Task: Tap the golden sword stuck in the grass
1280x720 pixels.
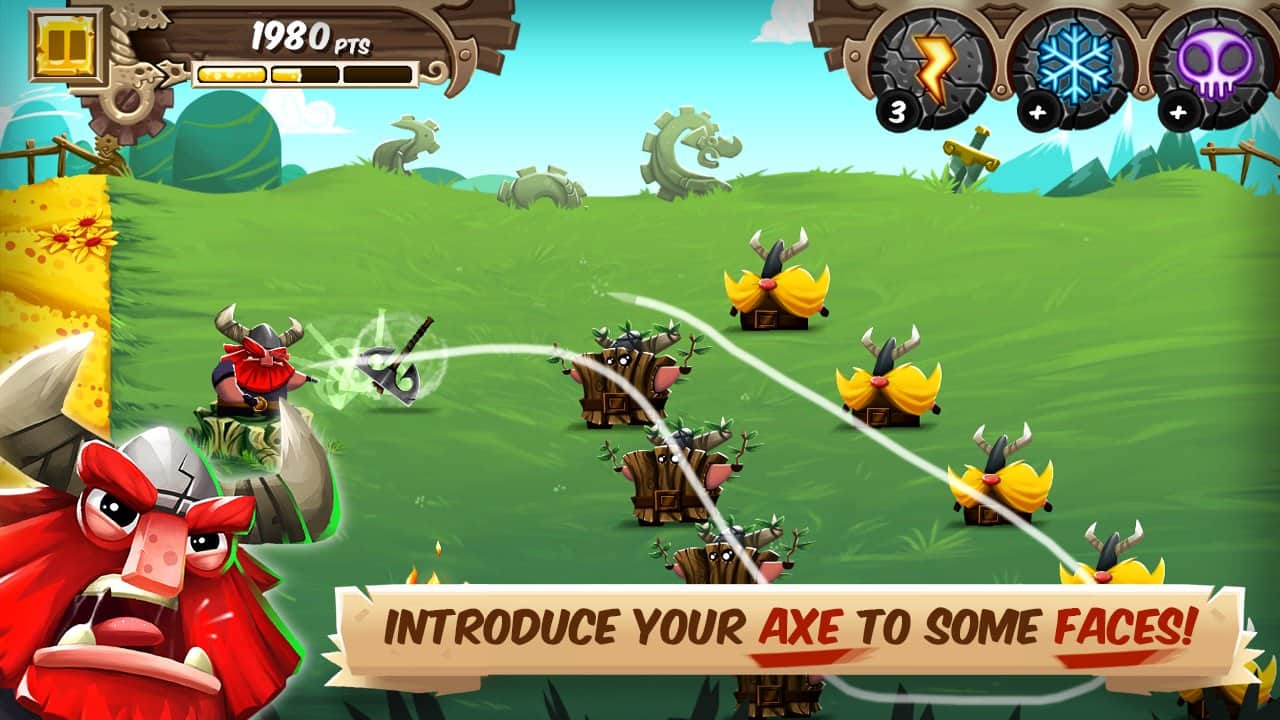Action: 968,155
